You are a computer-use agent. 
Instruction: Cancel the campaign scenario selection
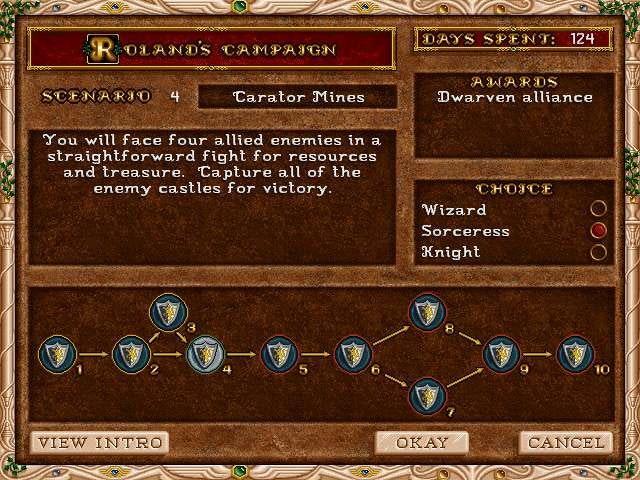(x=565, y=442)
